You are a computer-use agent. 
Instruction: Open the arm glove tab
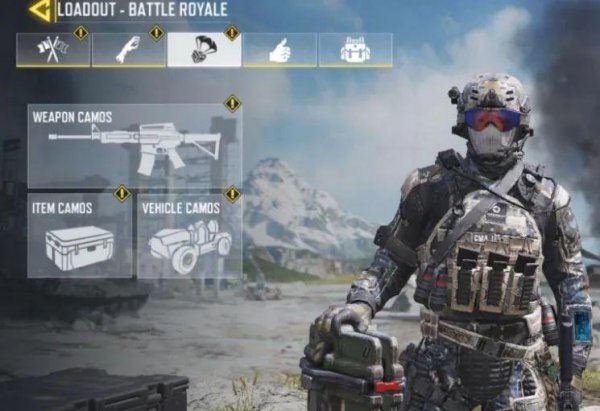(128, 50)
